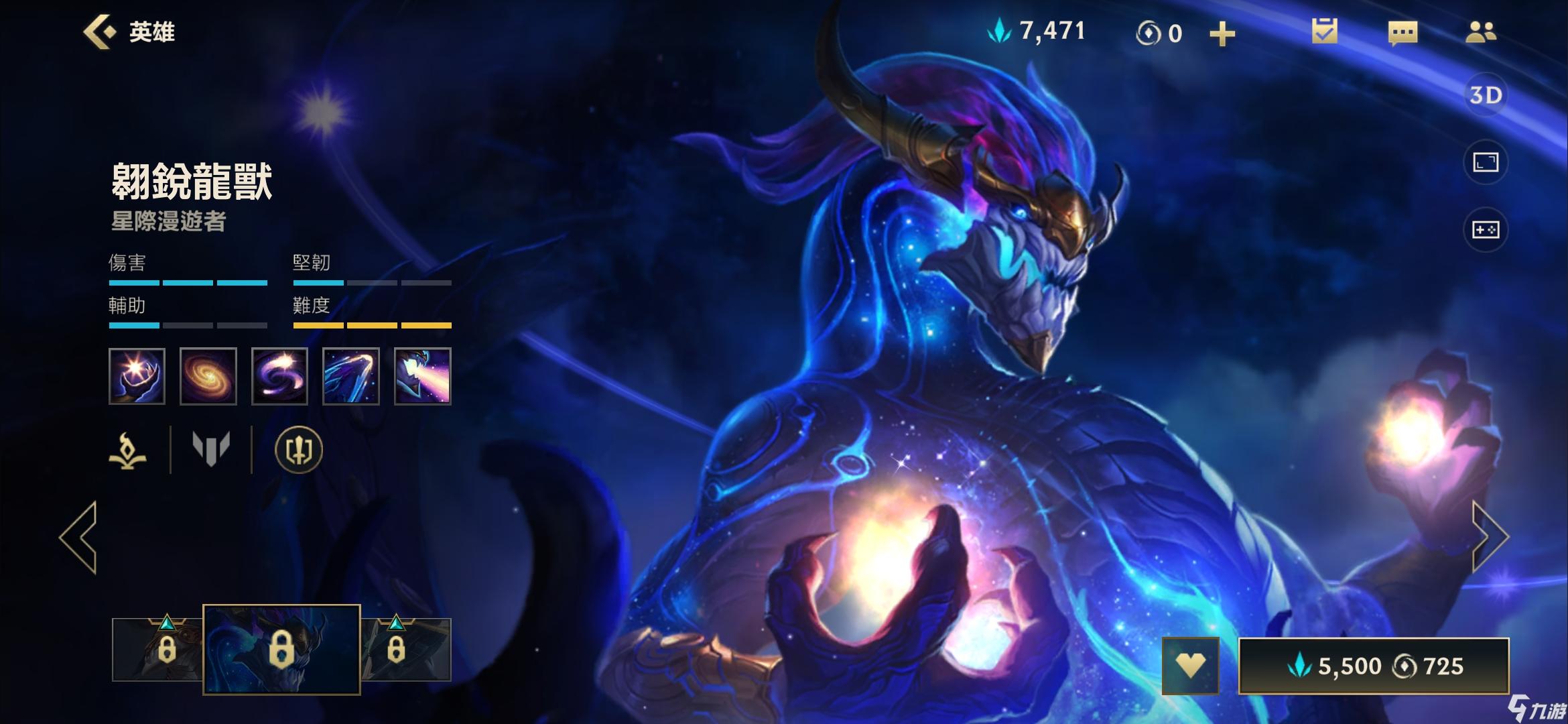
Task: Add more currency with the plus button
Action: click(1222, 34)
